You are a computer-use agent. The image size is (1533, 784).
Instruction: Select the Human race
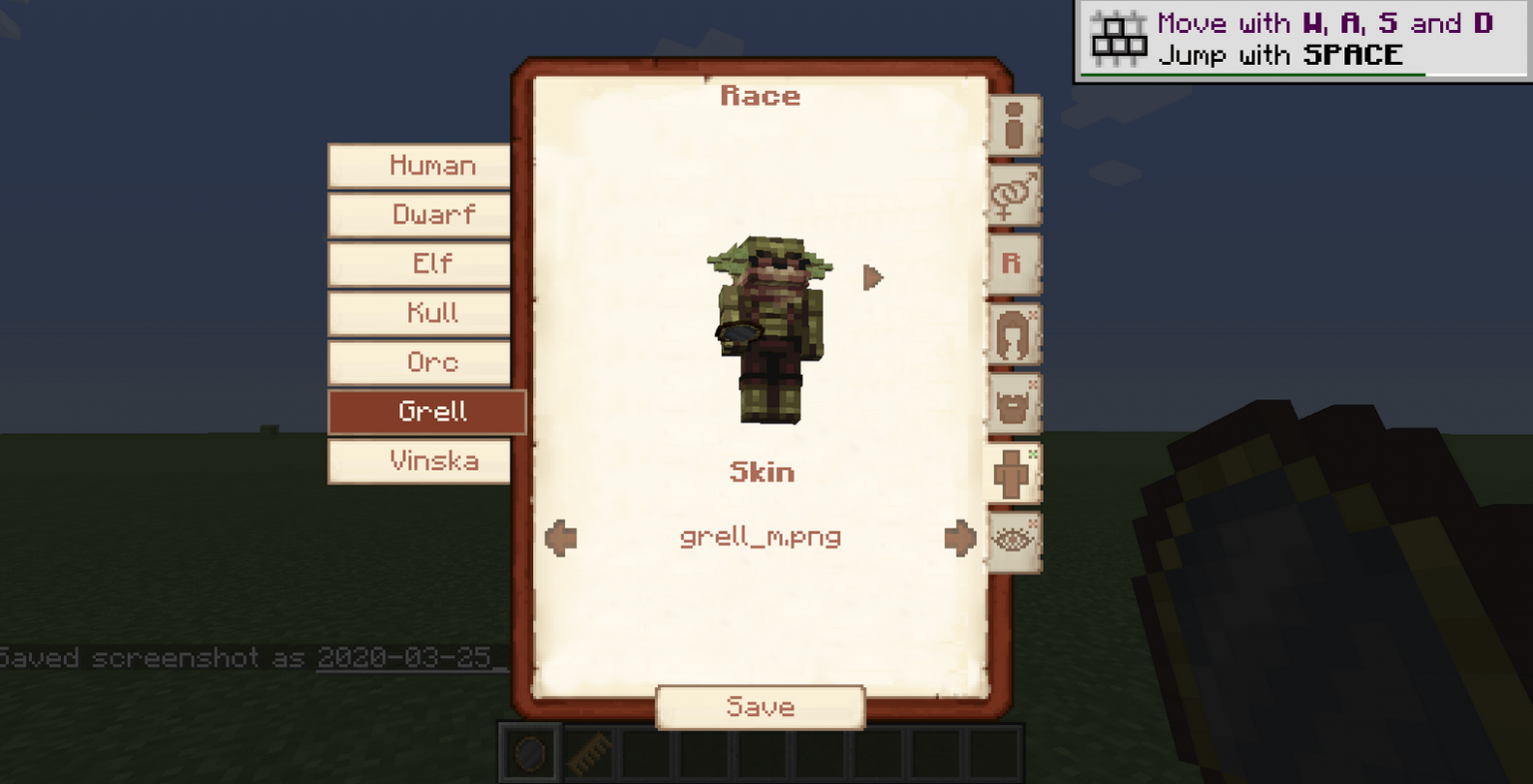[419, 166]
